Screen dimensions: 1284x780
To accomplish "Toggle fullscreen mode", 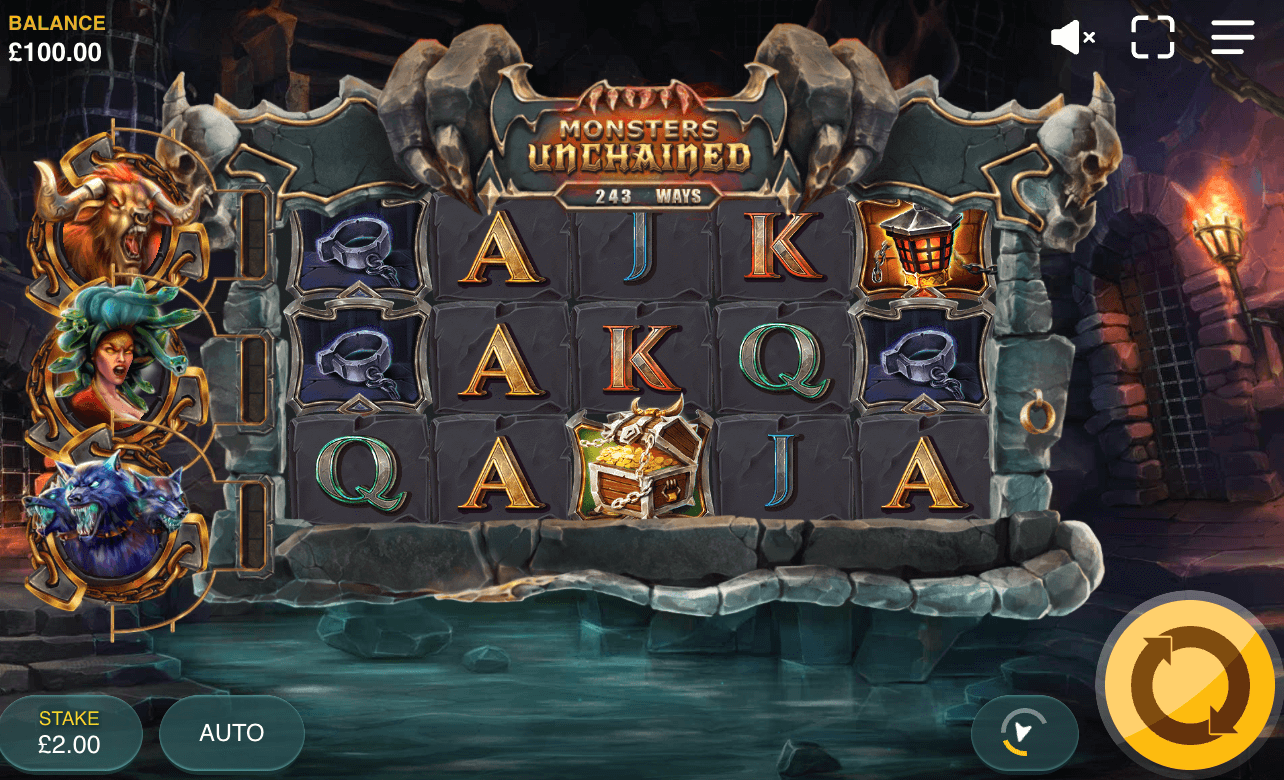I will point(1153,37).
